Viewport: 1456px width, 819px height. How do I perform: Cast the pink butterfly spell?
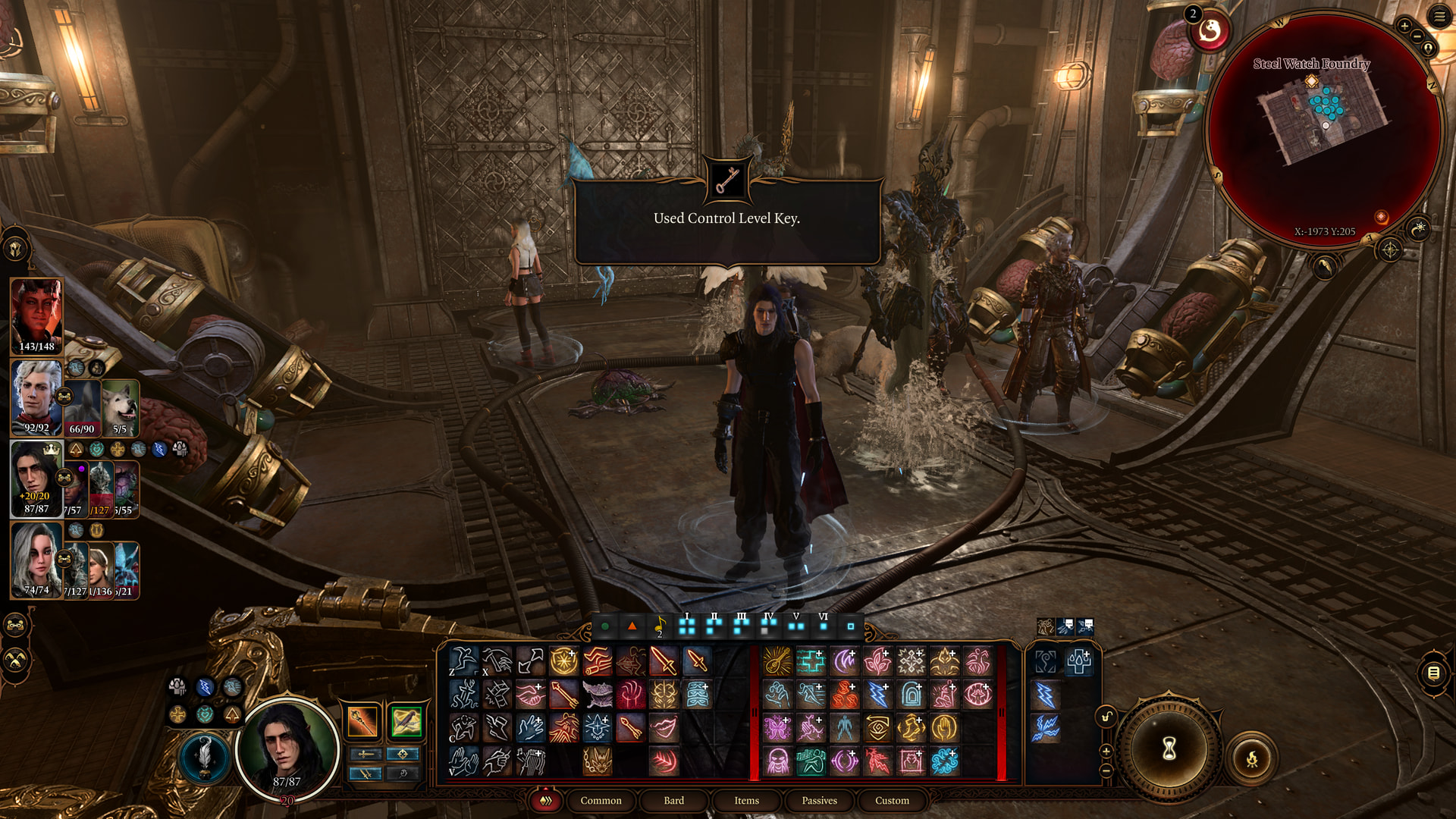click(777, 728)
